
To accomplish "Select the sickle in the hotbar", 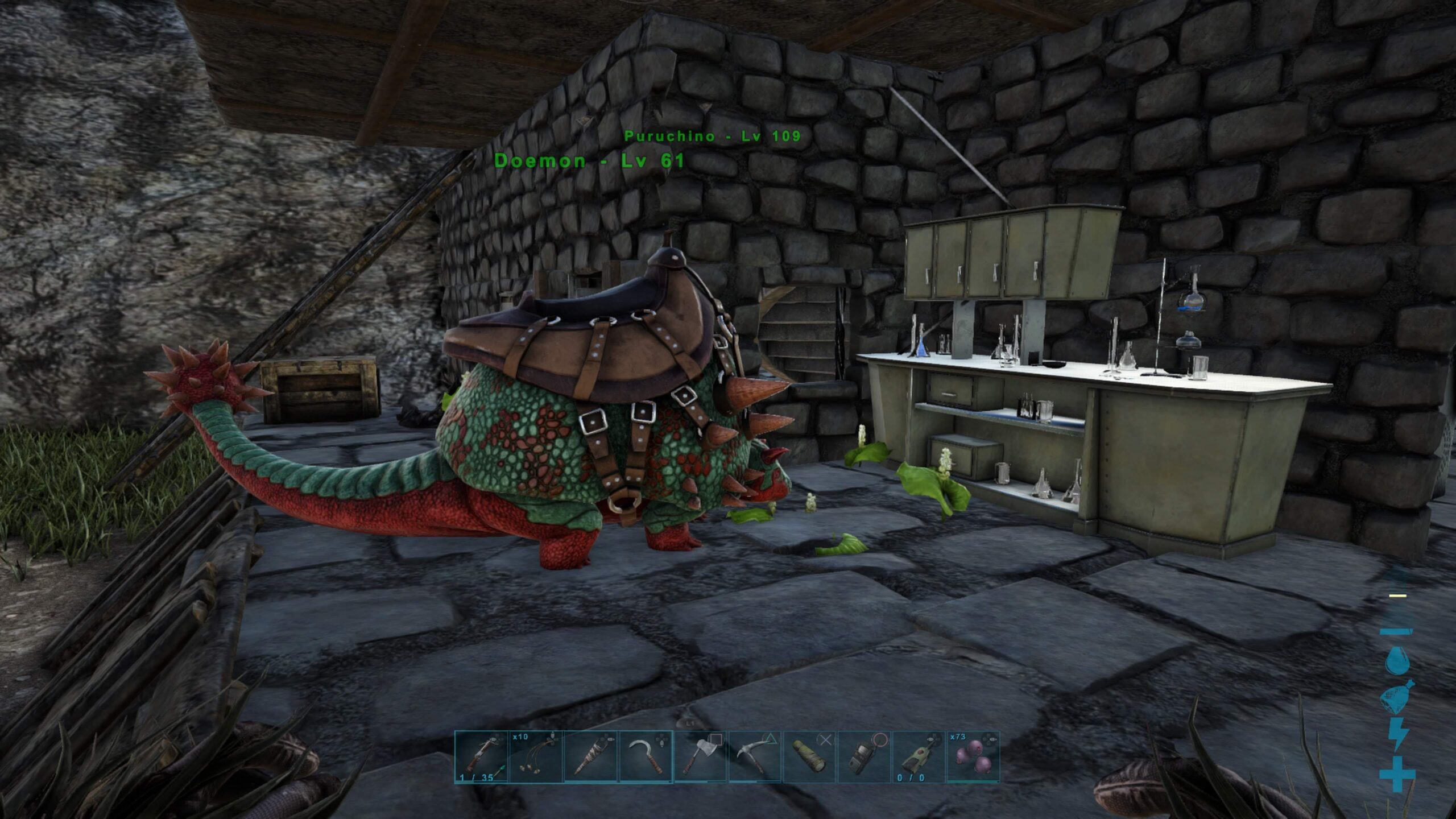I will tap(646, 757).
